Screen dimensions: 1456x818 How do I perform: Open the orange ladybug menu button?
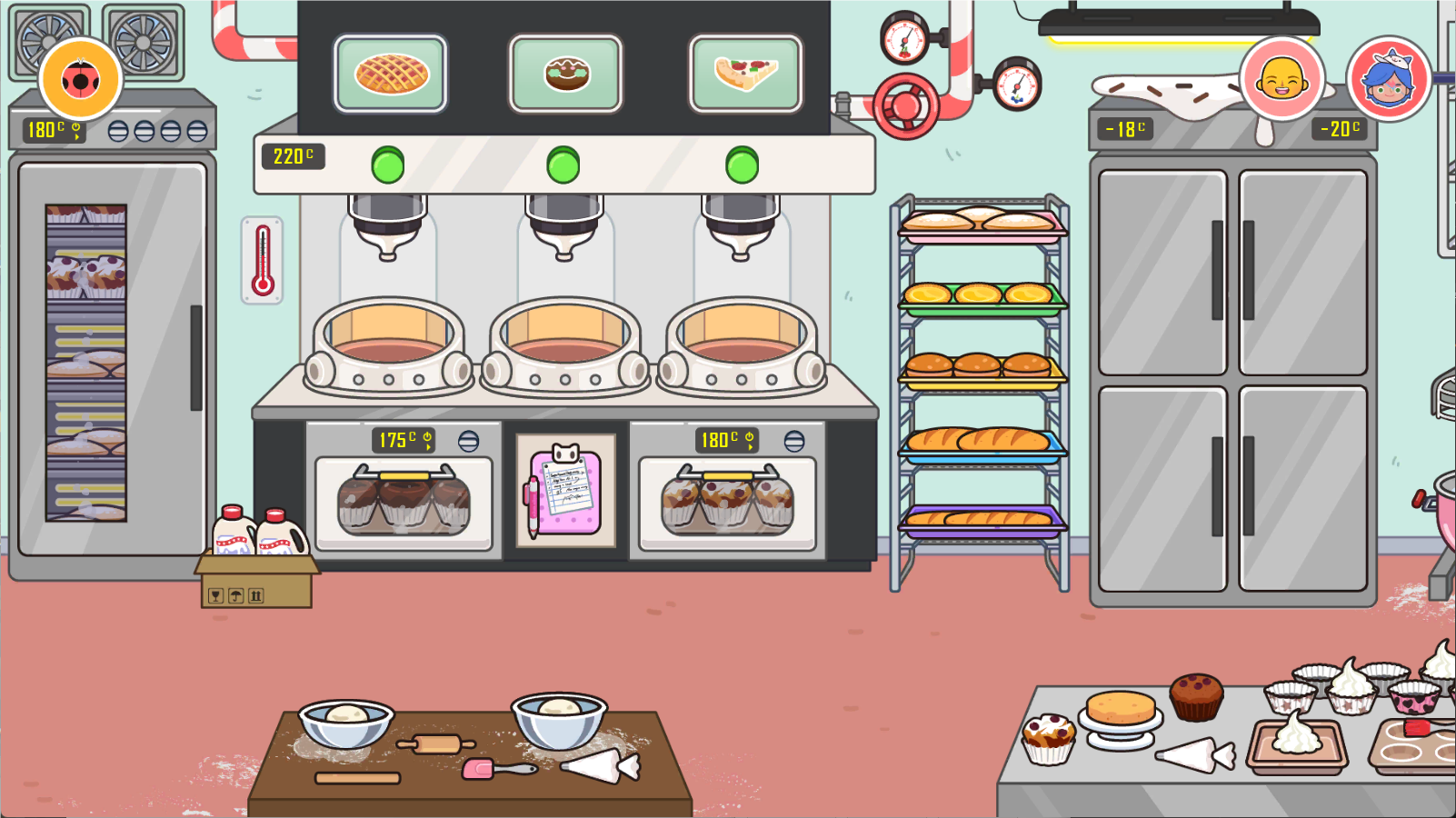(x=80, y=80)
